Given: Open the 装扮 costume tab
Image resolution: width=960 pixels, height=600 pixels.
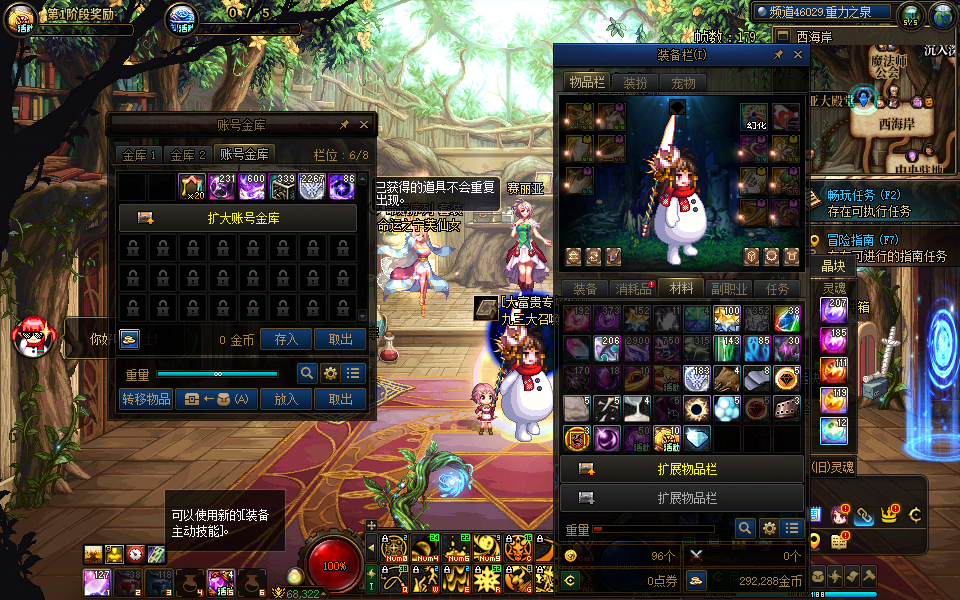Looking at the screenshot, I should point(636,82).
